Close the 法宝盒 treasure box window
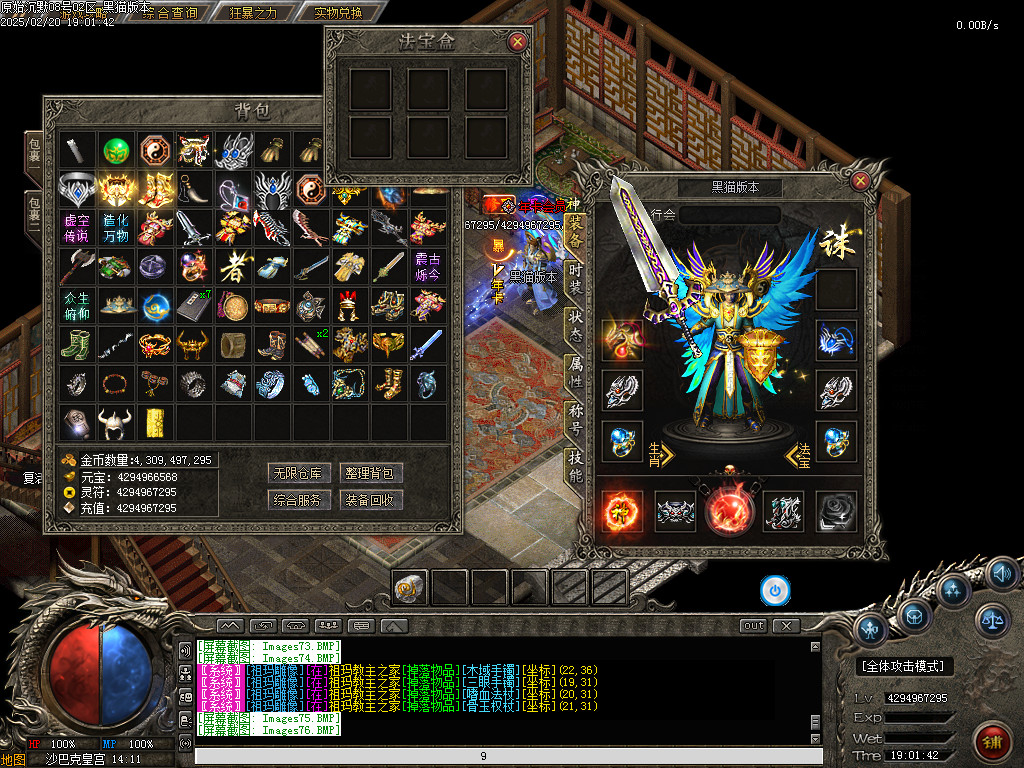Image resolution: width=1024 pixels, height=768 pixels. pos(517,42)
